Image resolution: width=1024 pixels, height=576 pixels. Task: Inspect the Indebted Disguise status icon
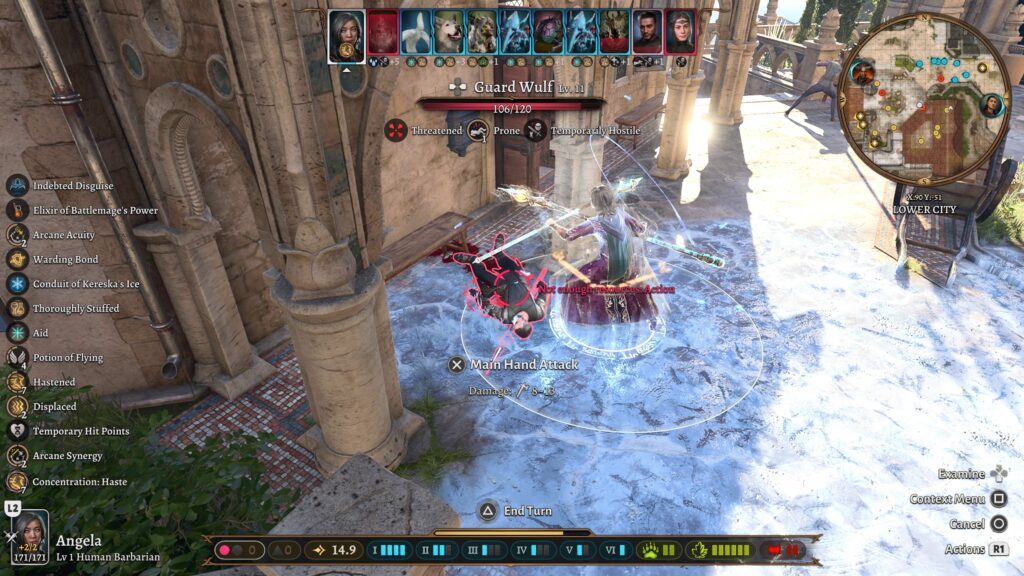point(17,186)
